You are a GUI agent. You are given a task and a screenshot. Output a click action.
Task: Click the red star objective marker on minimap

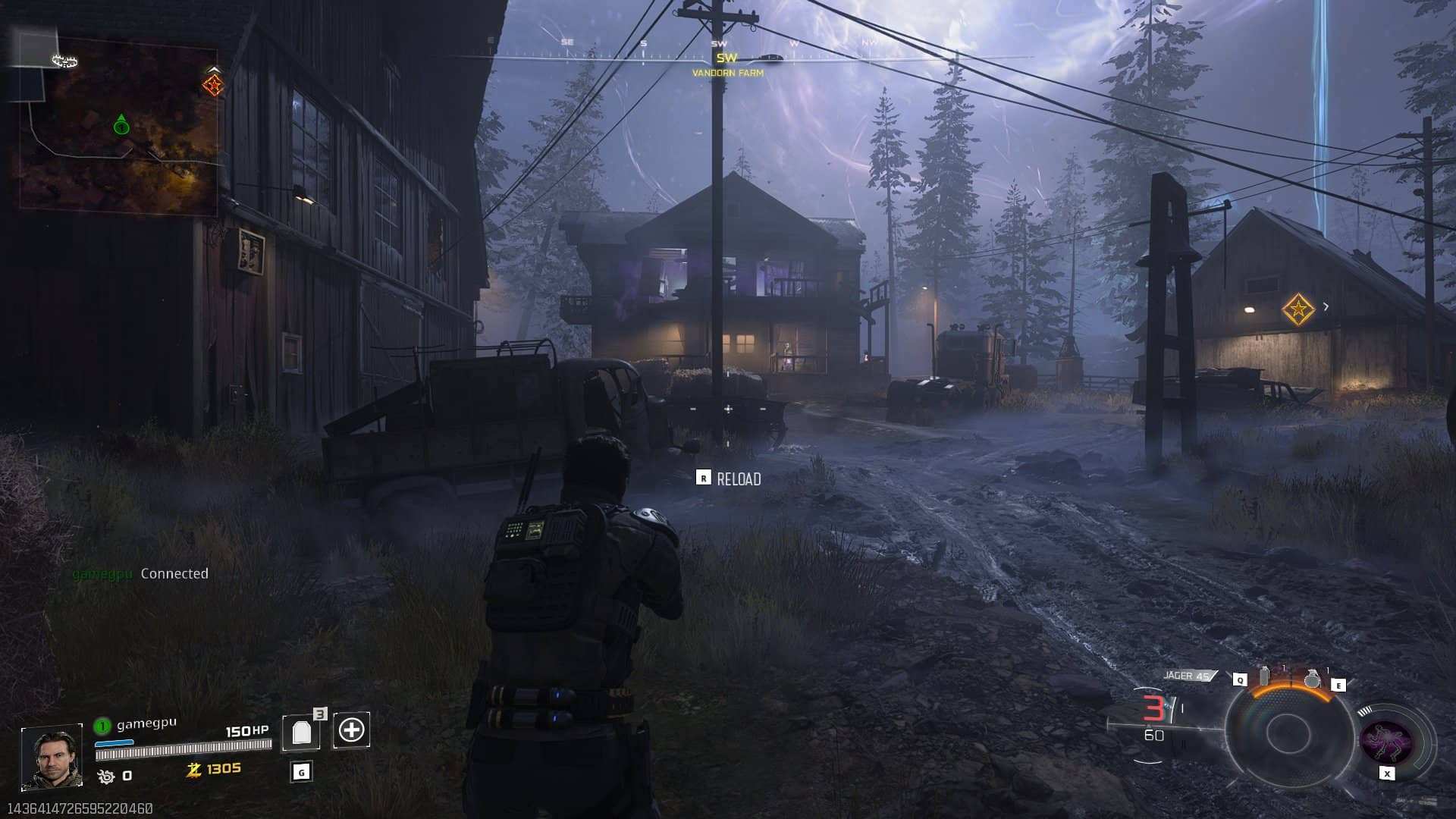pyautogui.click(x=214, y=85)
